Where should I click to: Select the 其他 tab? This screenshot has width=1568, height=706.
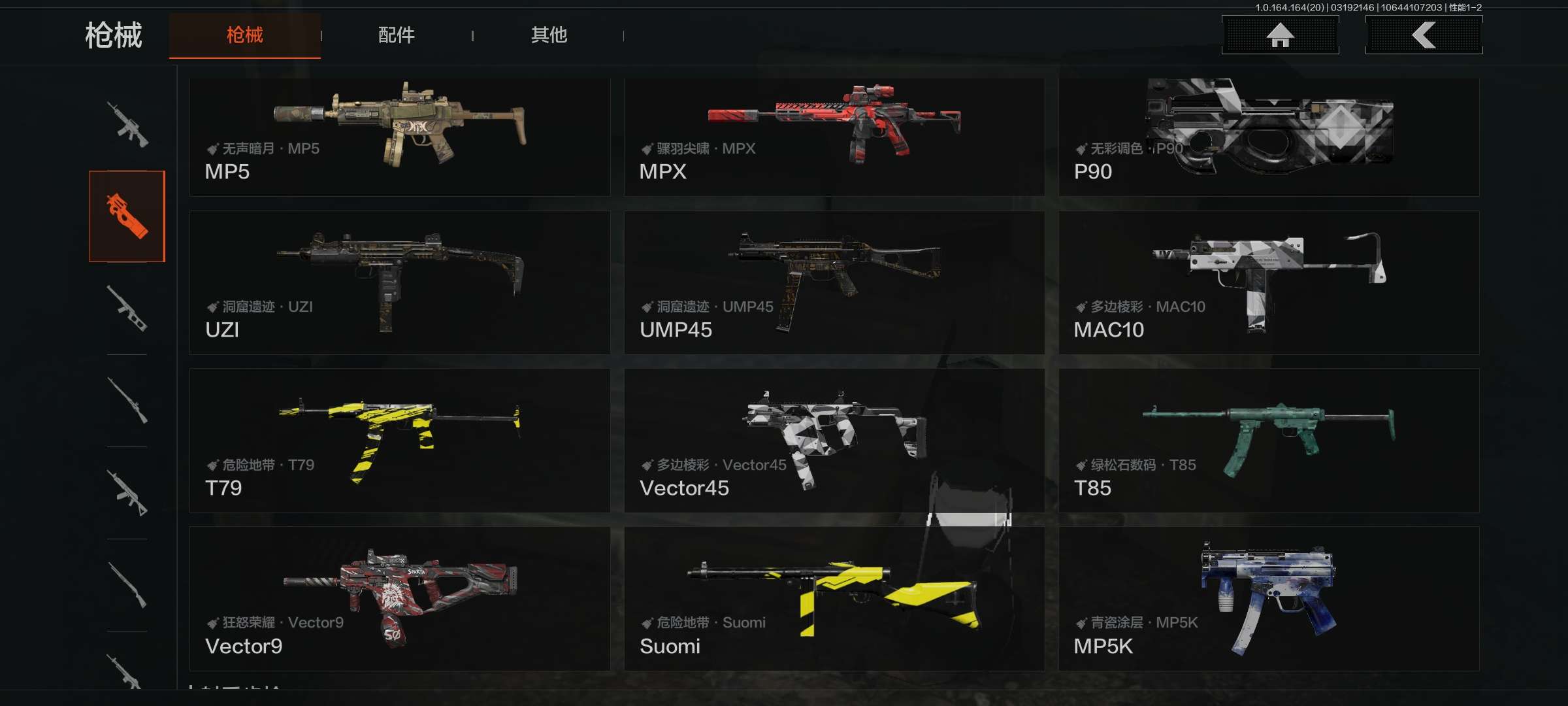coord(549,35)
